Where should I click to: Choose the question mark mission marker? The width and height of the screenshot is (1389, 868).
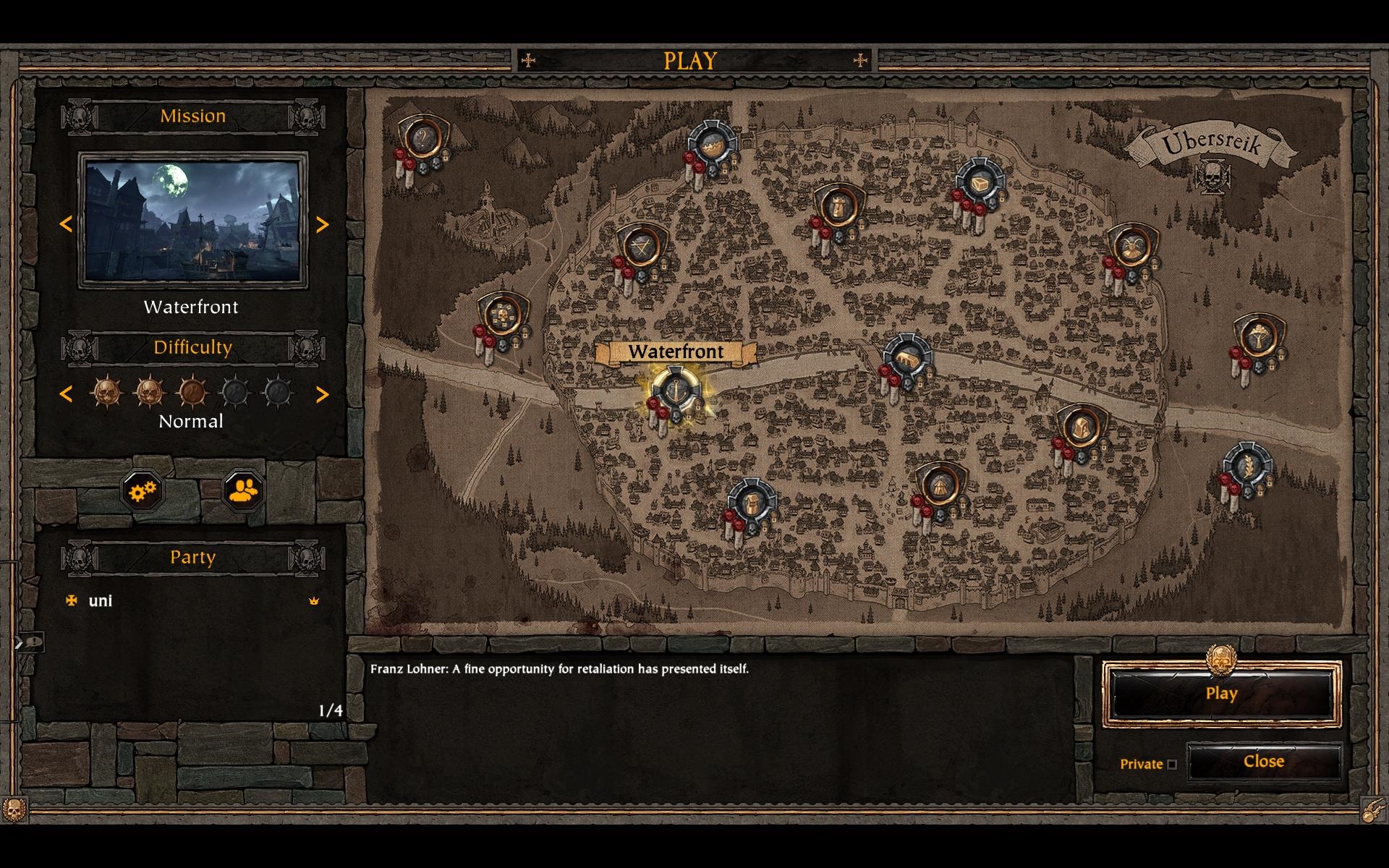tap(422, 139)
